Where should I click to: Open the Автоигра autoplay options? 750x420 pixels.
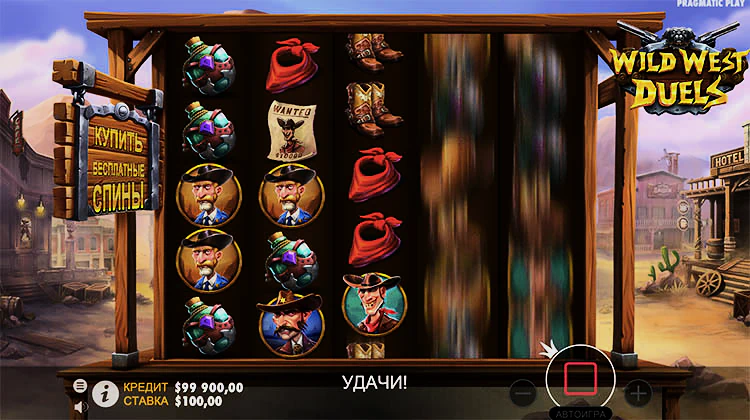(x=579, y=412)
